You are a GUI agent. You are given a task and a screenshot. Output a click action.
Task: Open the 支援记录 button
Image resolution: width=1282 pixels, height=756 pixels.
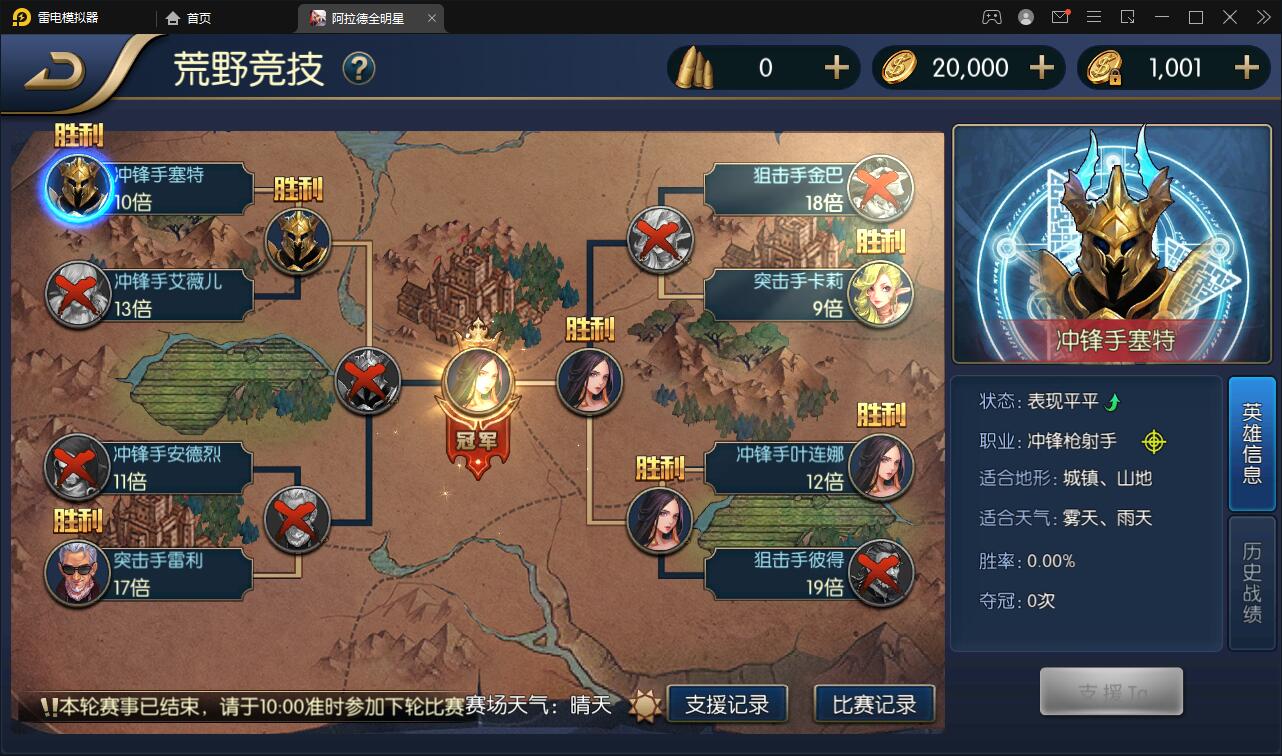click(x=729, y=704)
